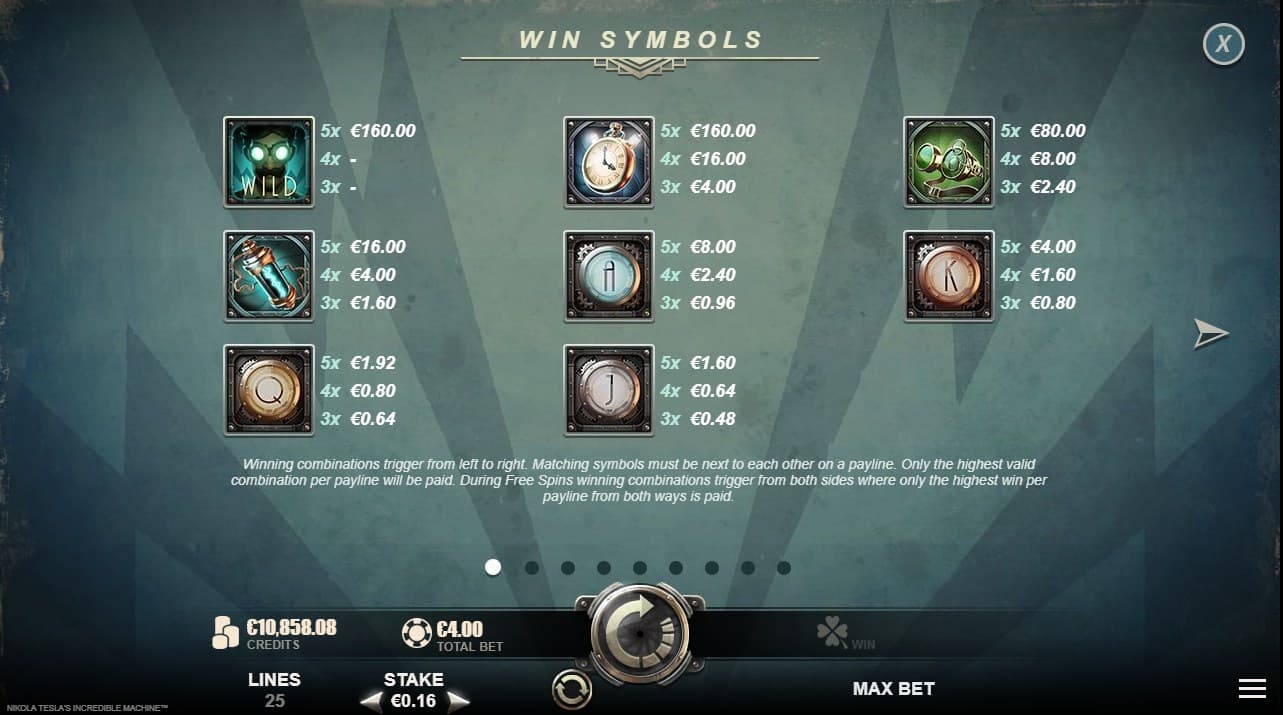
Task: Open the autoplay circular arrows button
Action: 572,689
